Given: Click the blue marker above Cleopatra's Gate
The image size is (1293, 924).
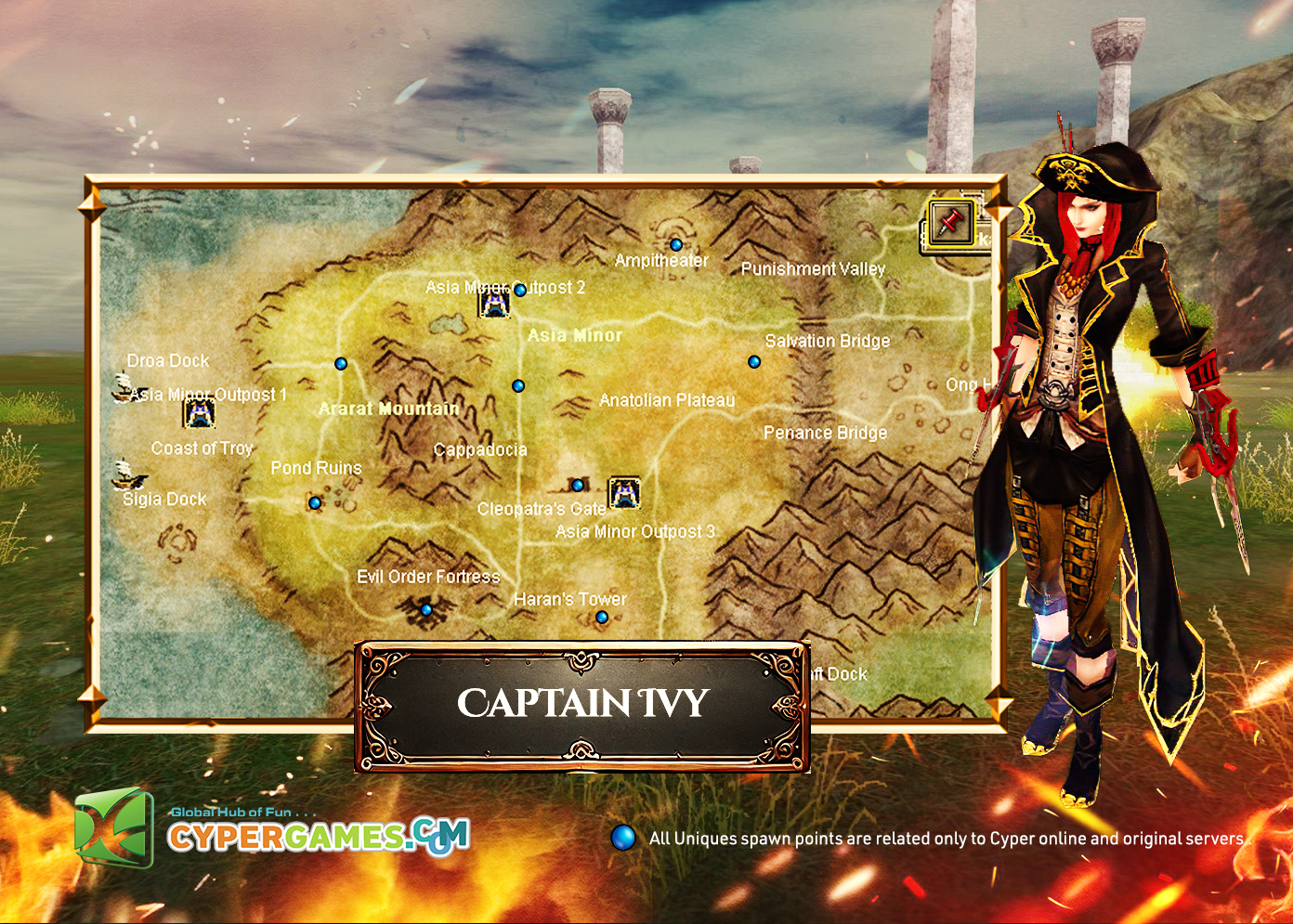Looking at the screenshot, I should [578, 485].
